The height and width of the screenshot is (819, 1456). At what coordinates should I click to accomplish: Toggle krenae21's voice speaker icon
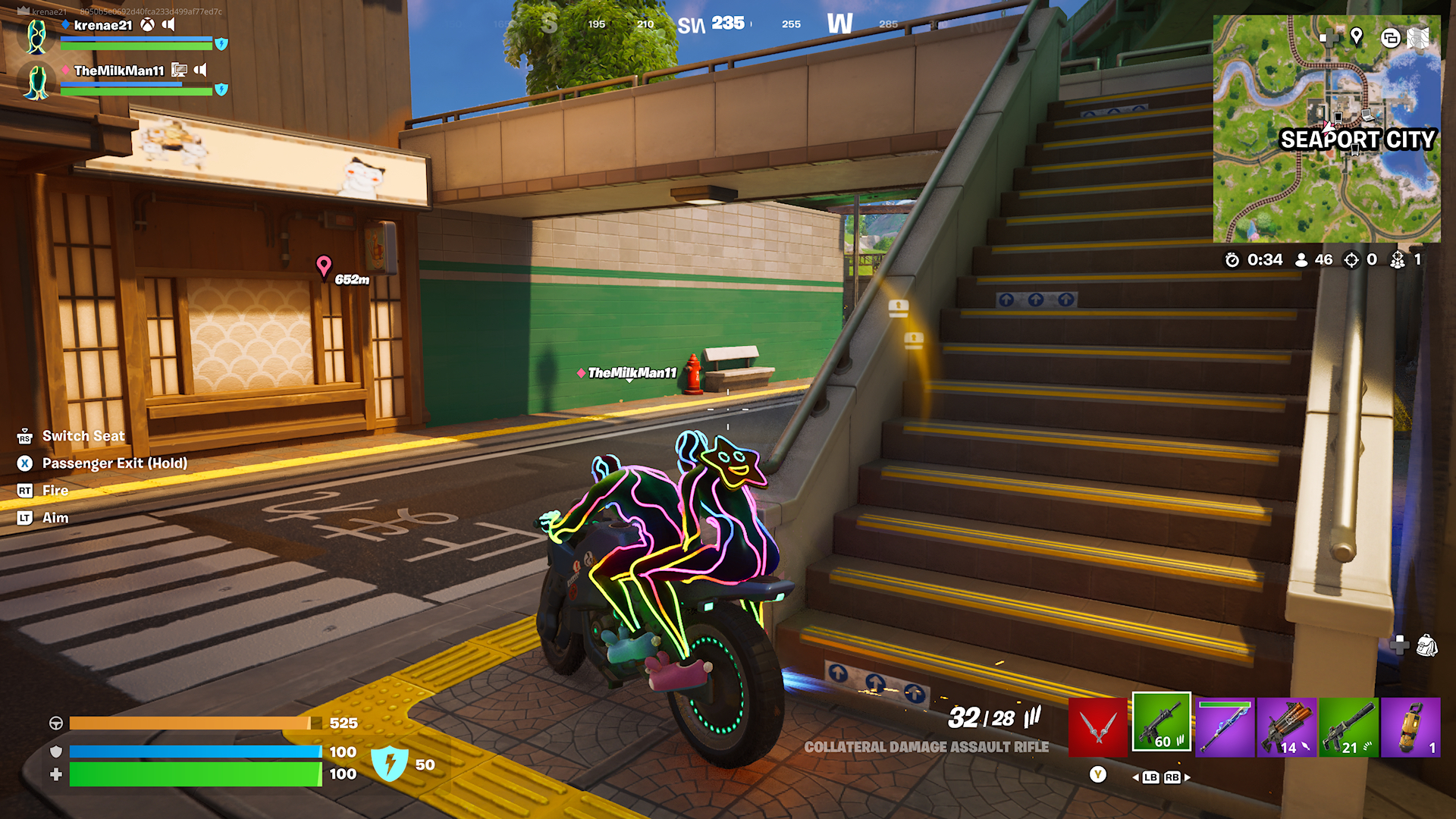coord(168,25)
